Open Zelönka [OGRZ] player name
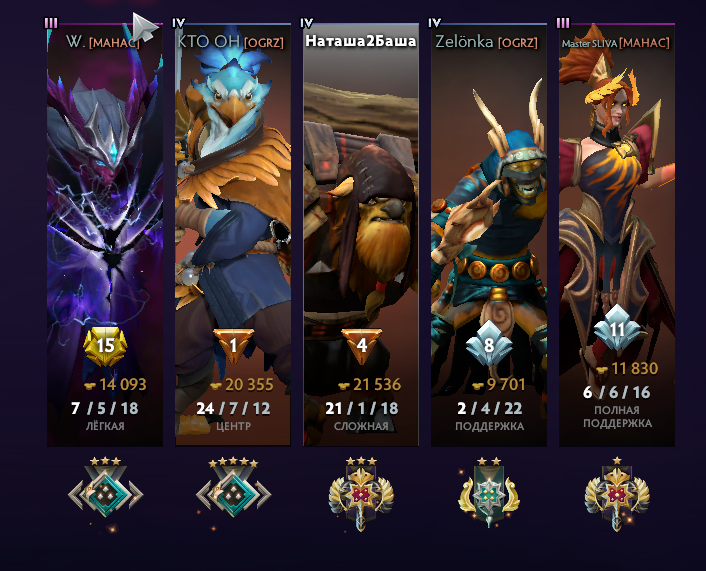This screenshot has height=571, width=706. tap(488, 42)
